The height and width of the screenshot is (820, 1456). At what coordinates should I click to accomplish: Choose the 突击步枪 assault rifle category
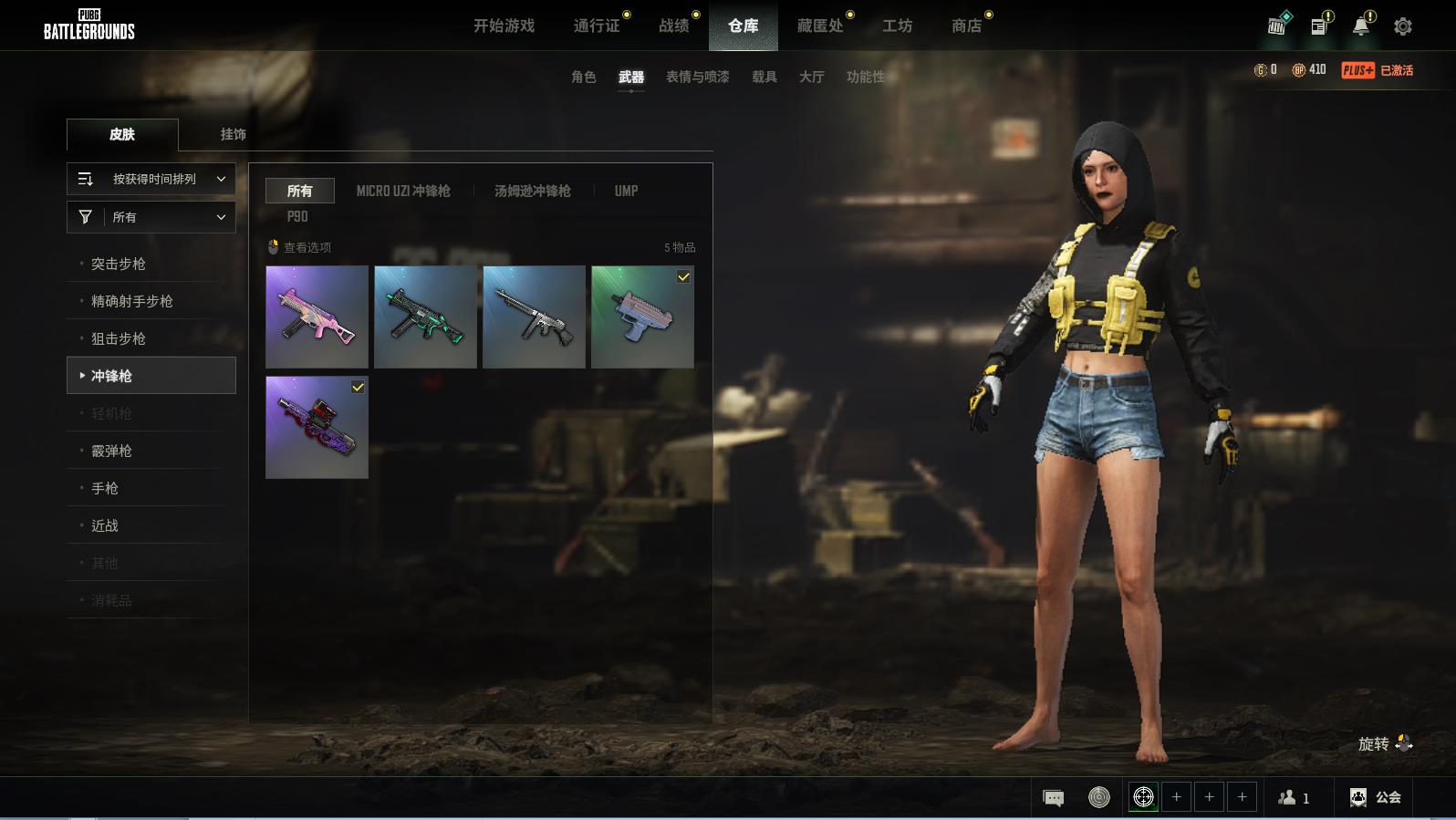click(119, 264)
